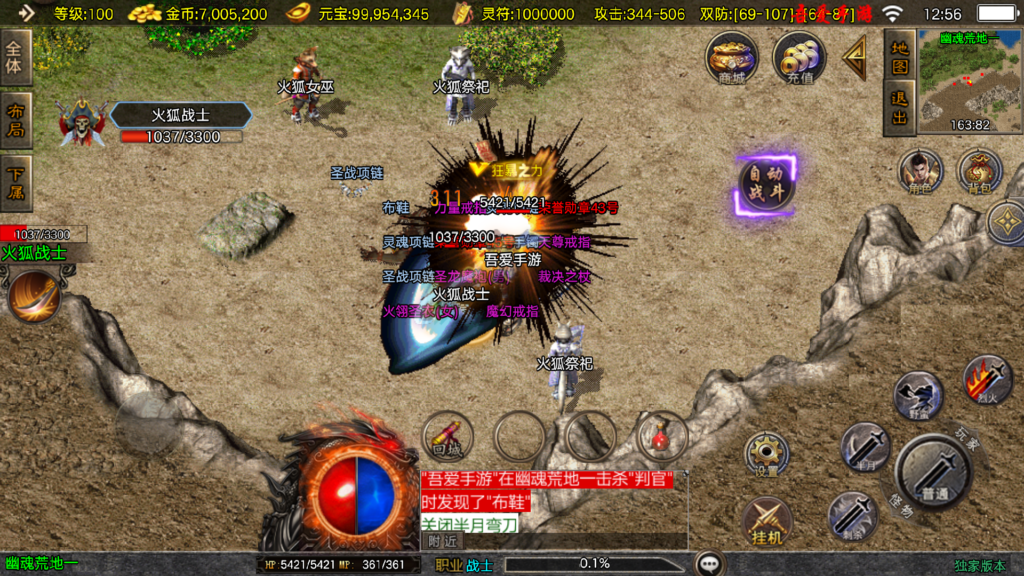Screen dimensions: 1024x576
Task: Choose the 布局 layout tab
Action: point(16,120)
